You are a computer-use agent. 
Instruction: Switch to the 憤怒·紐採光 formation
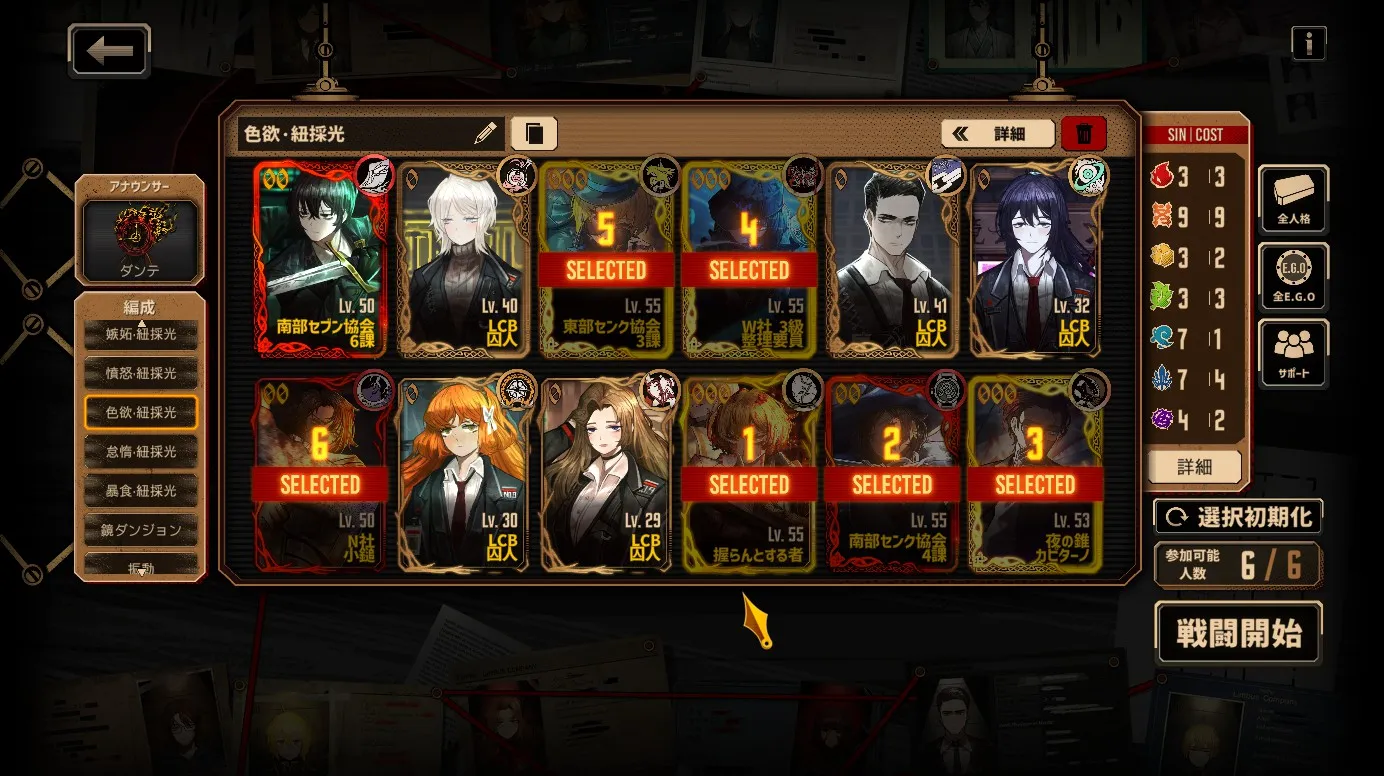click(141, 373)
